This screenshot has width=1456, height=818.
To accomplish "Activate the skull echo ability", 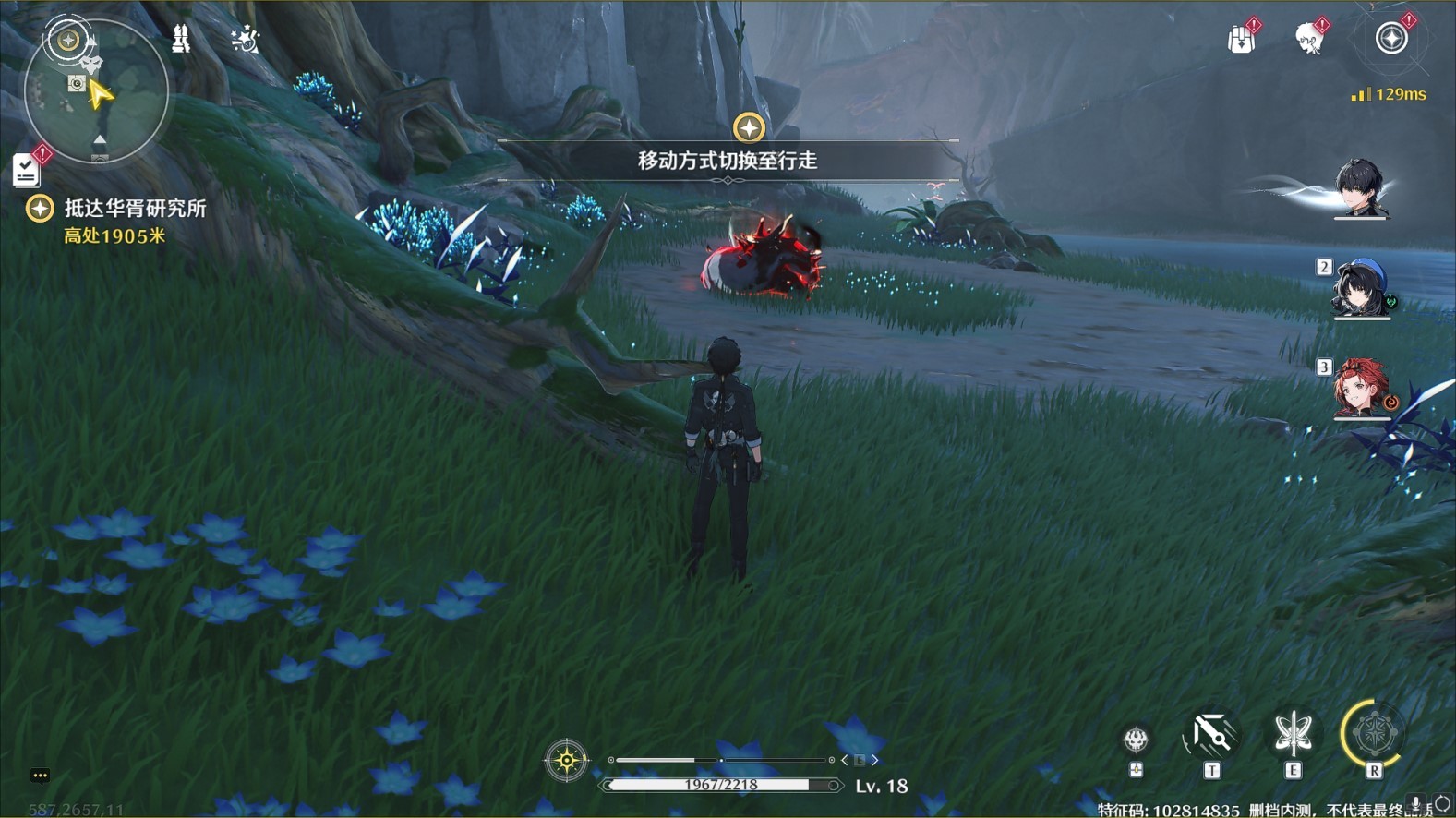I will click(1136, 740).
